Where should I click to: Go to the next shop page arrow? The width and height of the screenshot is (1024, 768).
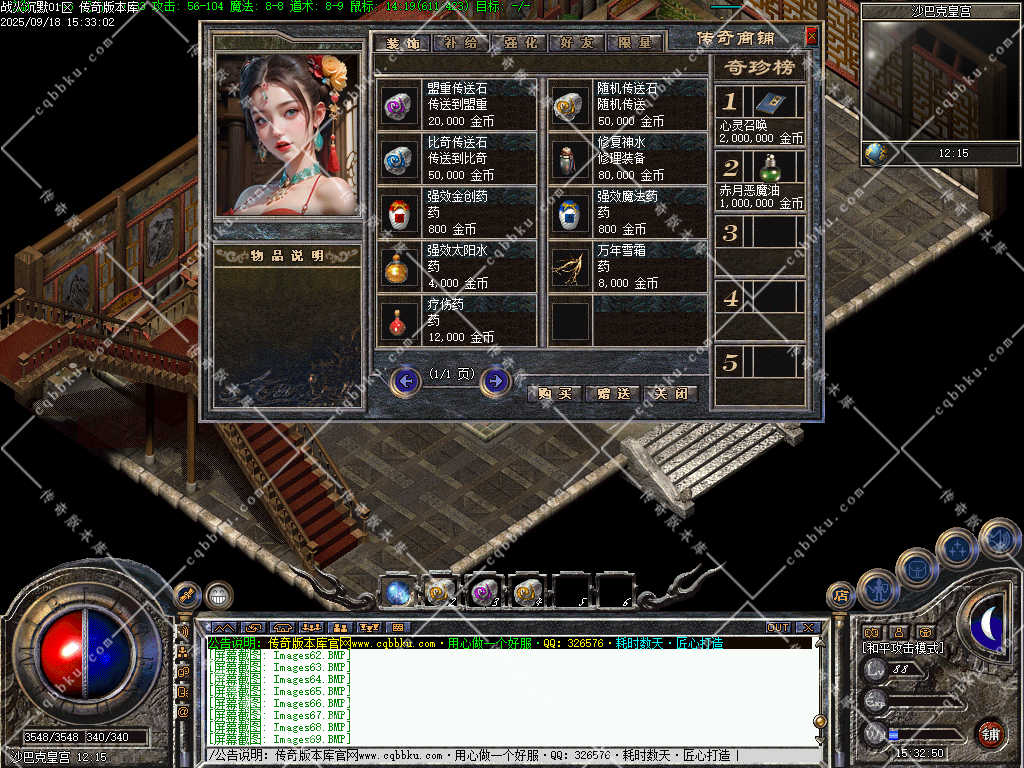click(x=496, y=381)
